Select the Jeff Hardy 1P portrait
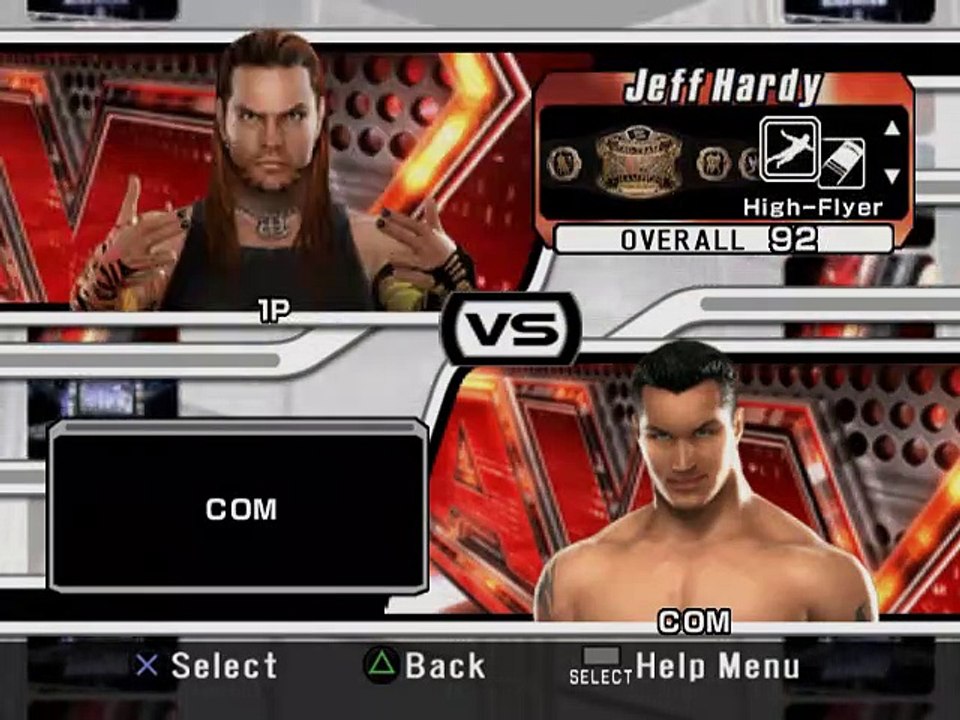Screen dimensions: 960x720 click(270, 175)
